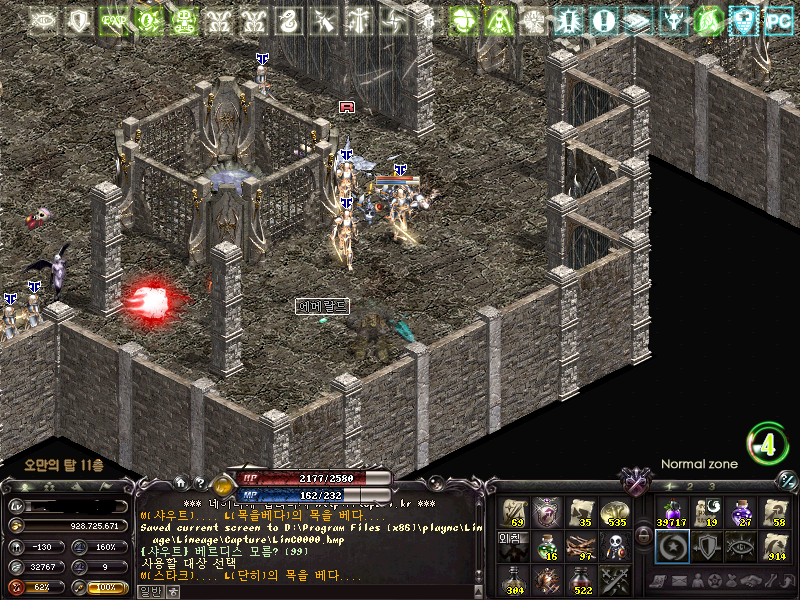800x600 pixels.
Task: Click the PC buff icon
Action: [x=777, y=20]
